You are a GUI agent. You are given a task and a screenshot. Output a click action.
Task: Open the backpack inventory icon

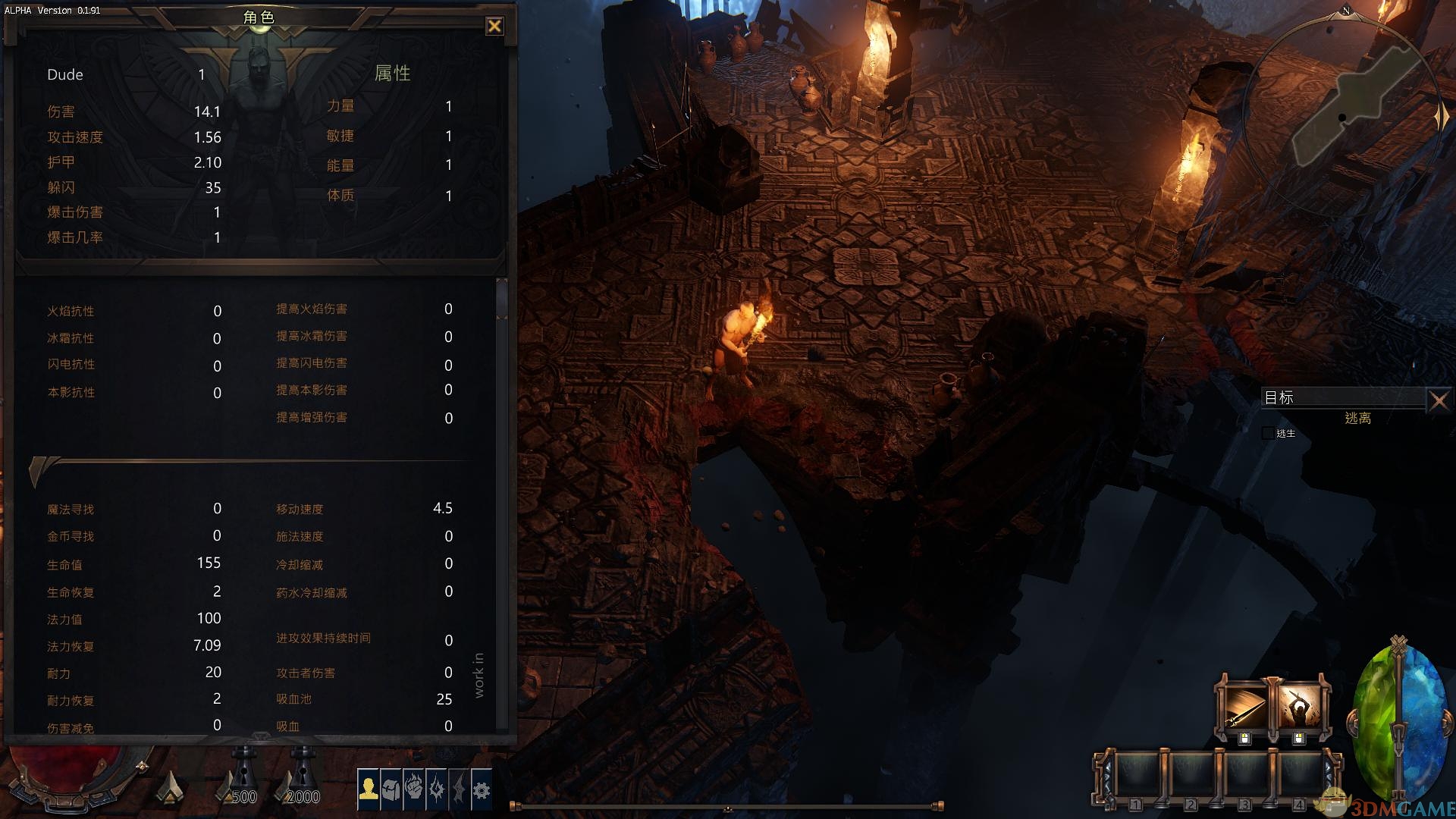point(391,789)
